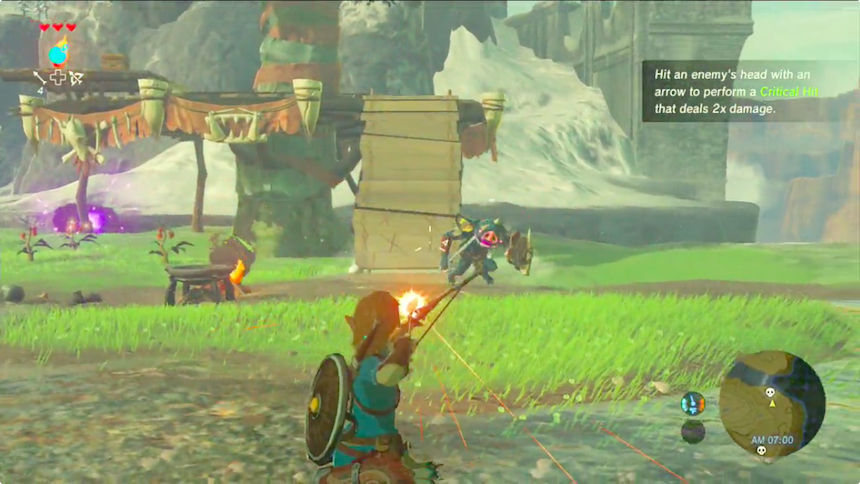Open the circular minimap
860x484 pixels.
coord(772,404)
